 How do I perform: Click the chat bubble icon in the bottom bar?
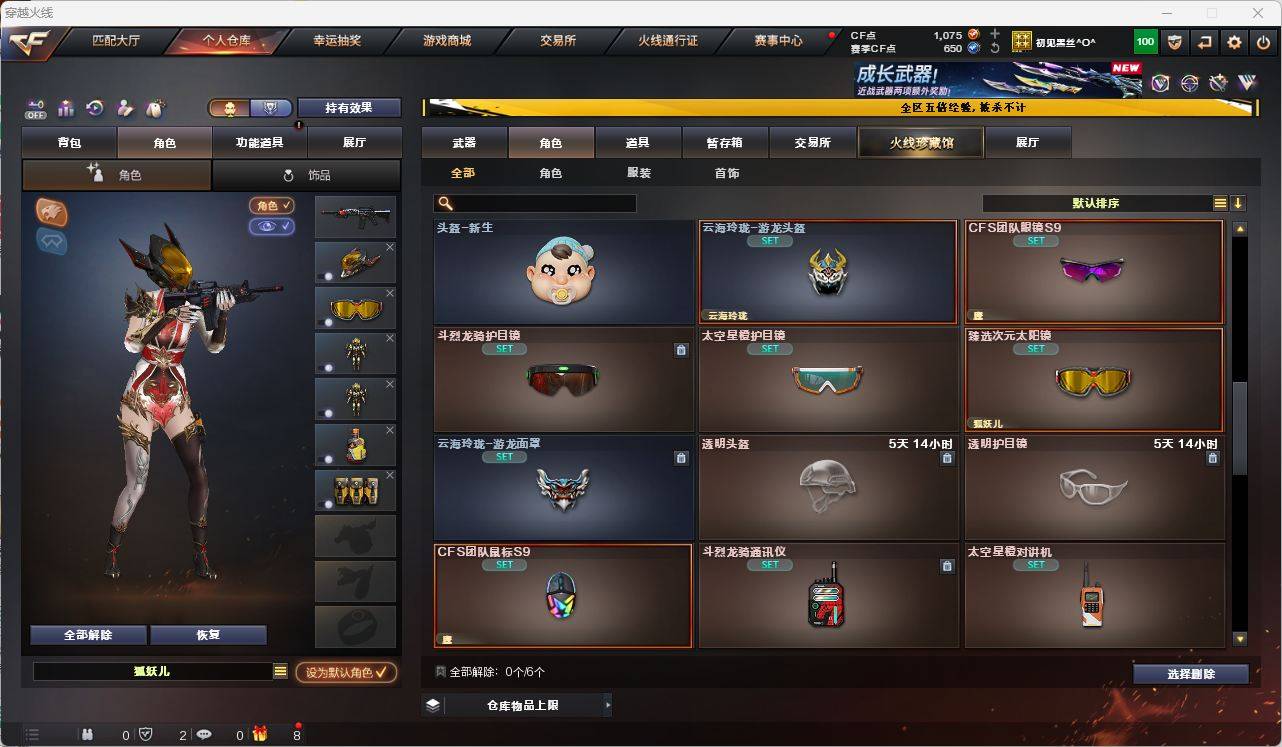point(204,734)
